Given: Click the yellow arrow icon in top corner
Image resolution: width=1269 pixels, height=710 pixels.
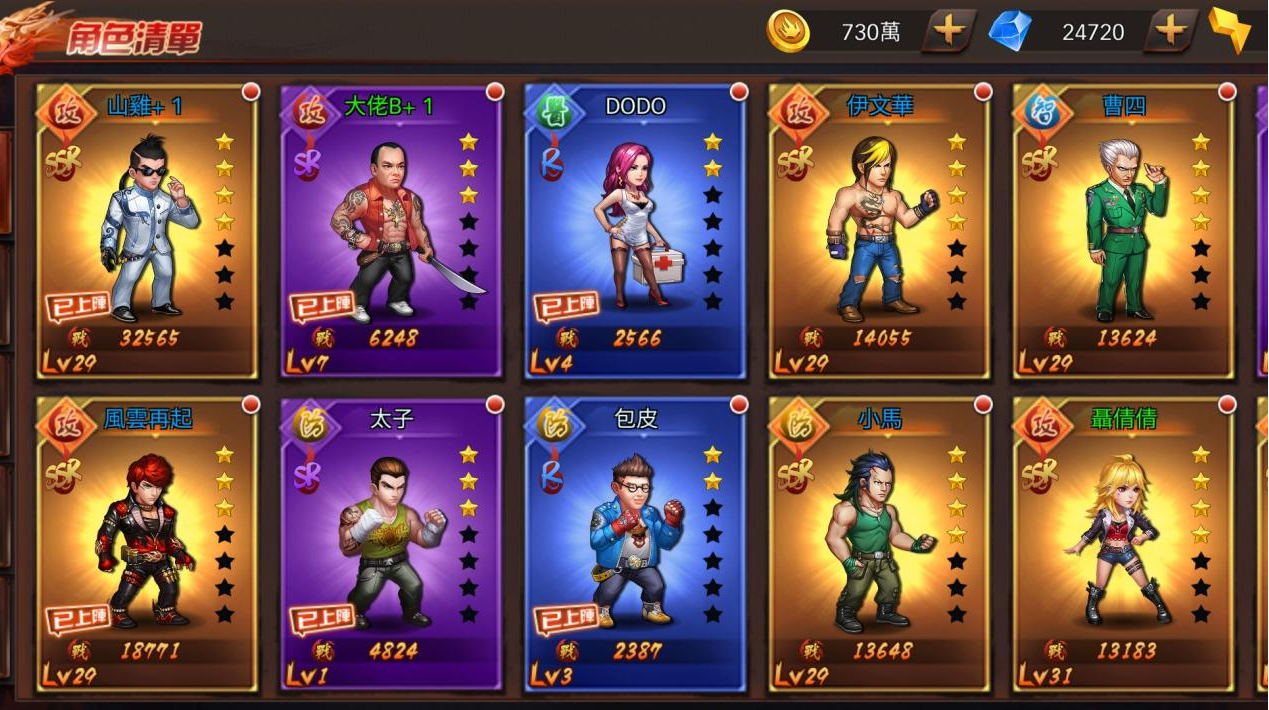Looking at the screenshot, I should point(1230,30).
